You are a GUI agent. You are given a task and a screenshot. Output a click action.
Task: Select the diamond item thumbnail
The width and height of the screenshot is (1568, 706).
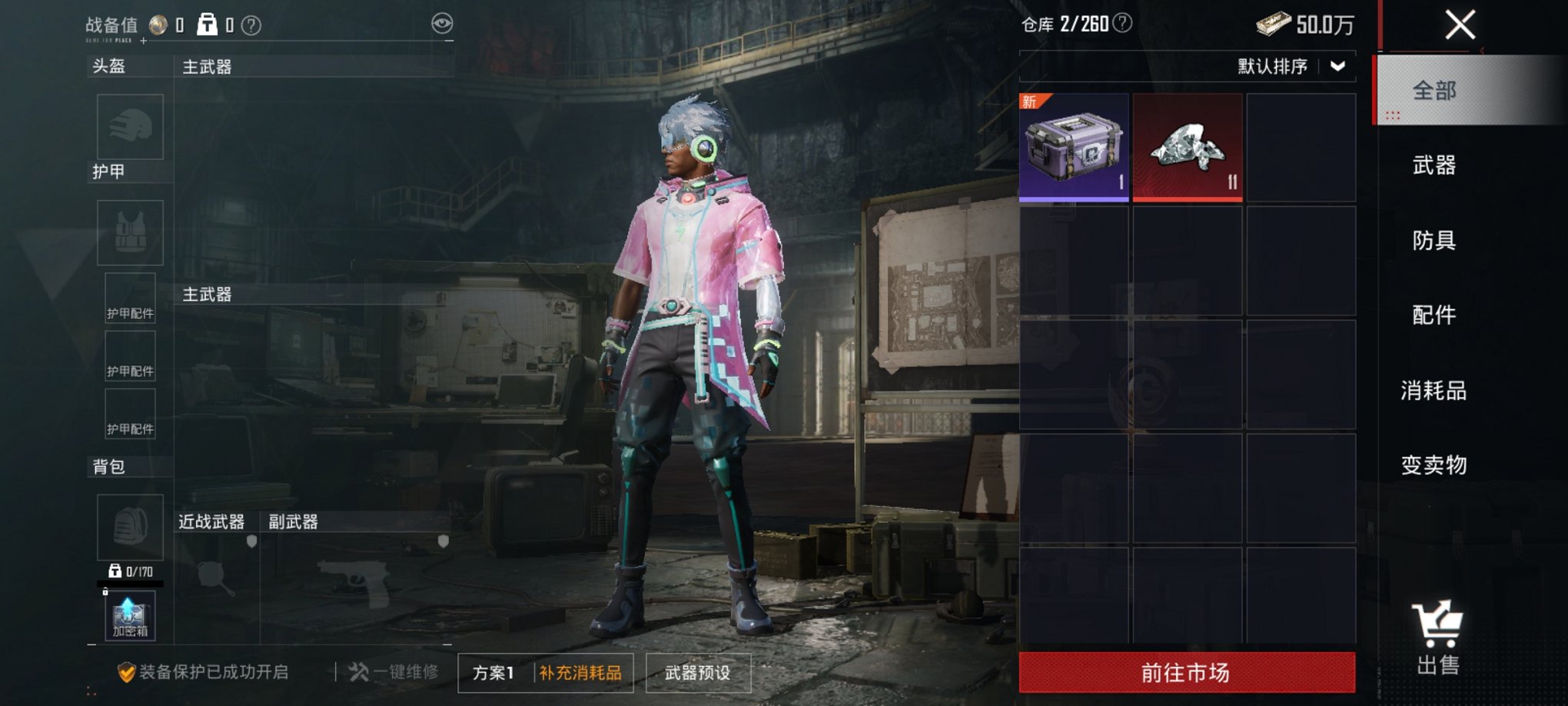pyautogui.click(x=1188, y=148)
